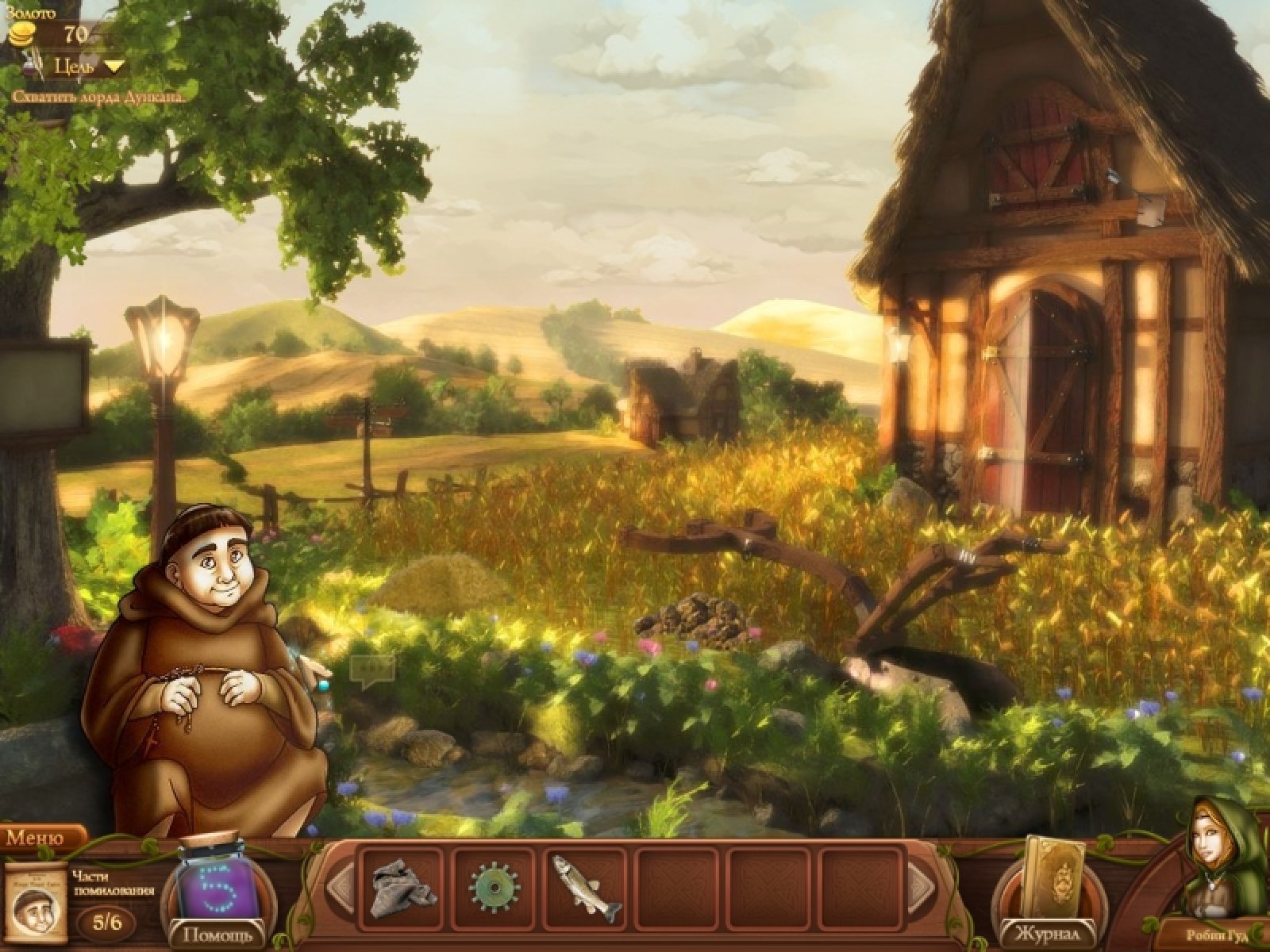Pick the green gear inventory item
Screen dimensions: 1270x952
coord(495,885)
